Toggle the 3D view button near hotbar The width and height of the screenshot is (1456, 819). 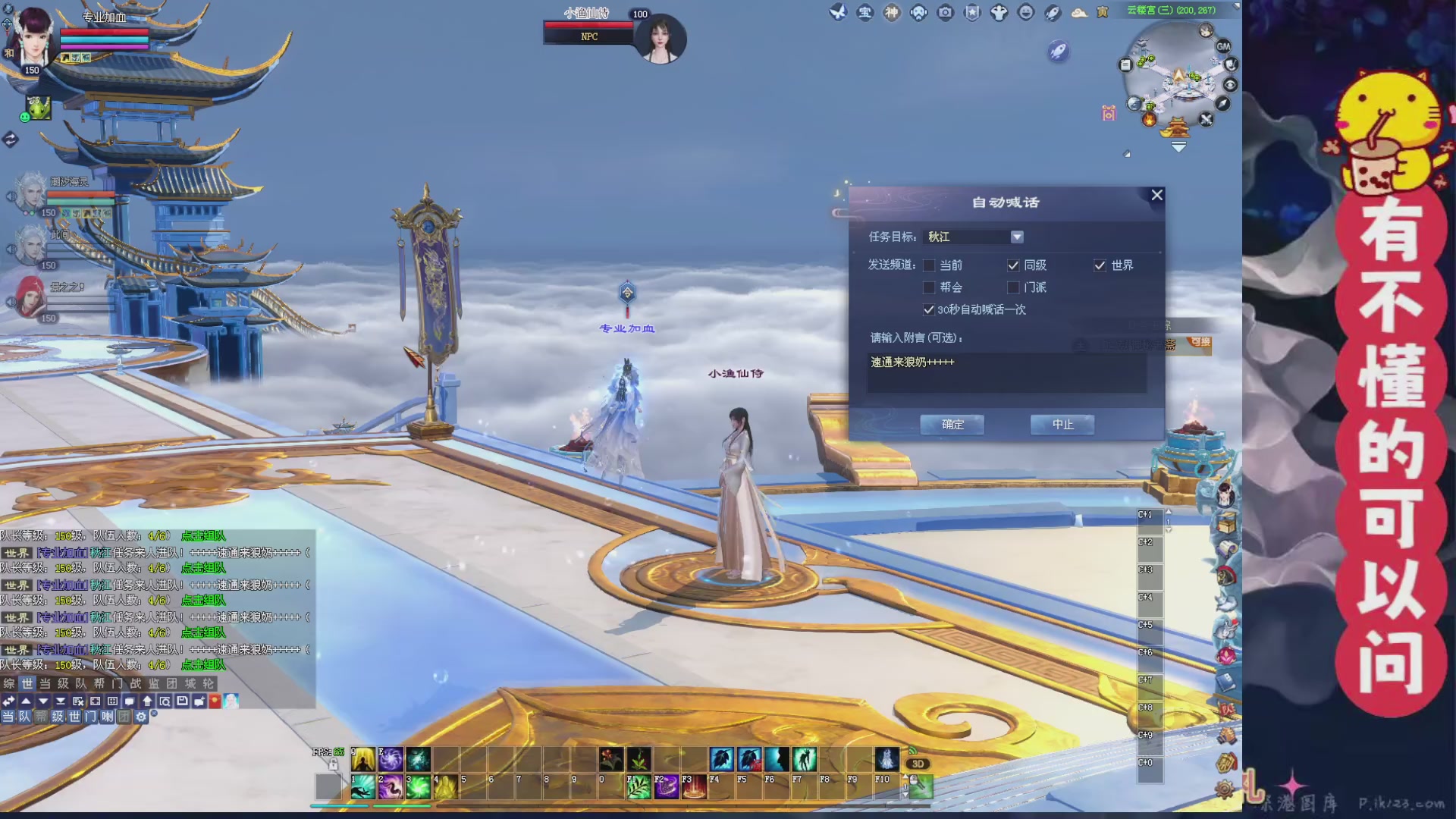[918, 764]
